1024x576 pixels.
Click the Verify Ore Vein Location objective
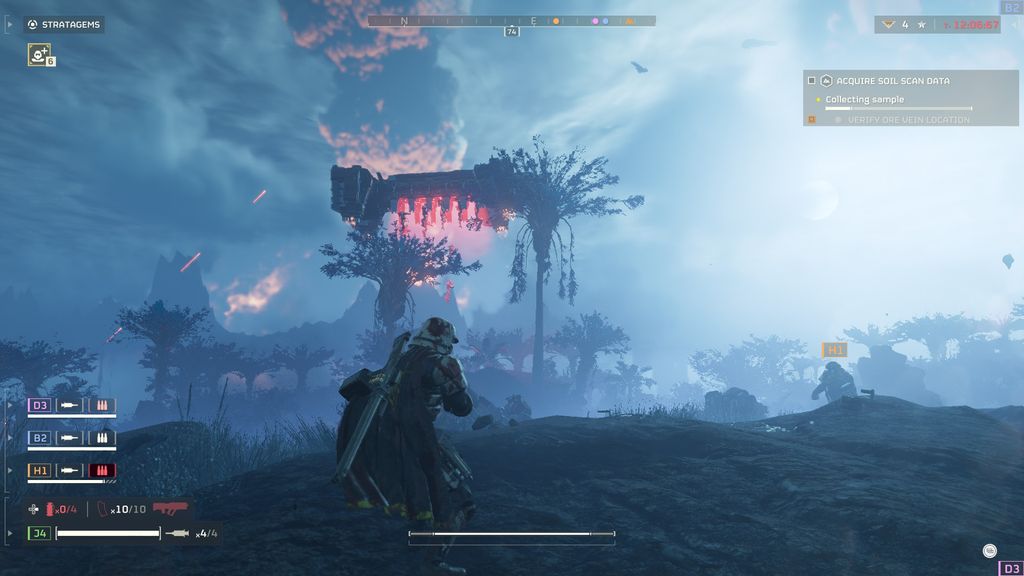908,120
